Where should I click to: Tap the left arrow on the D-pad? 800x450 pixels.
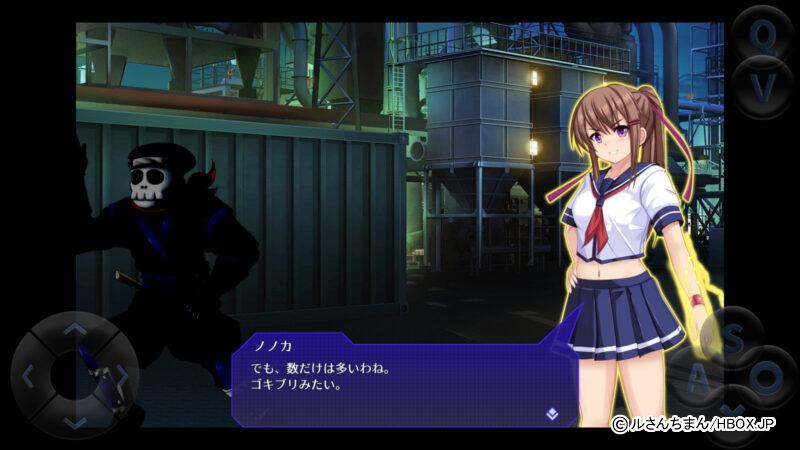point(29,377)
